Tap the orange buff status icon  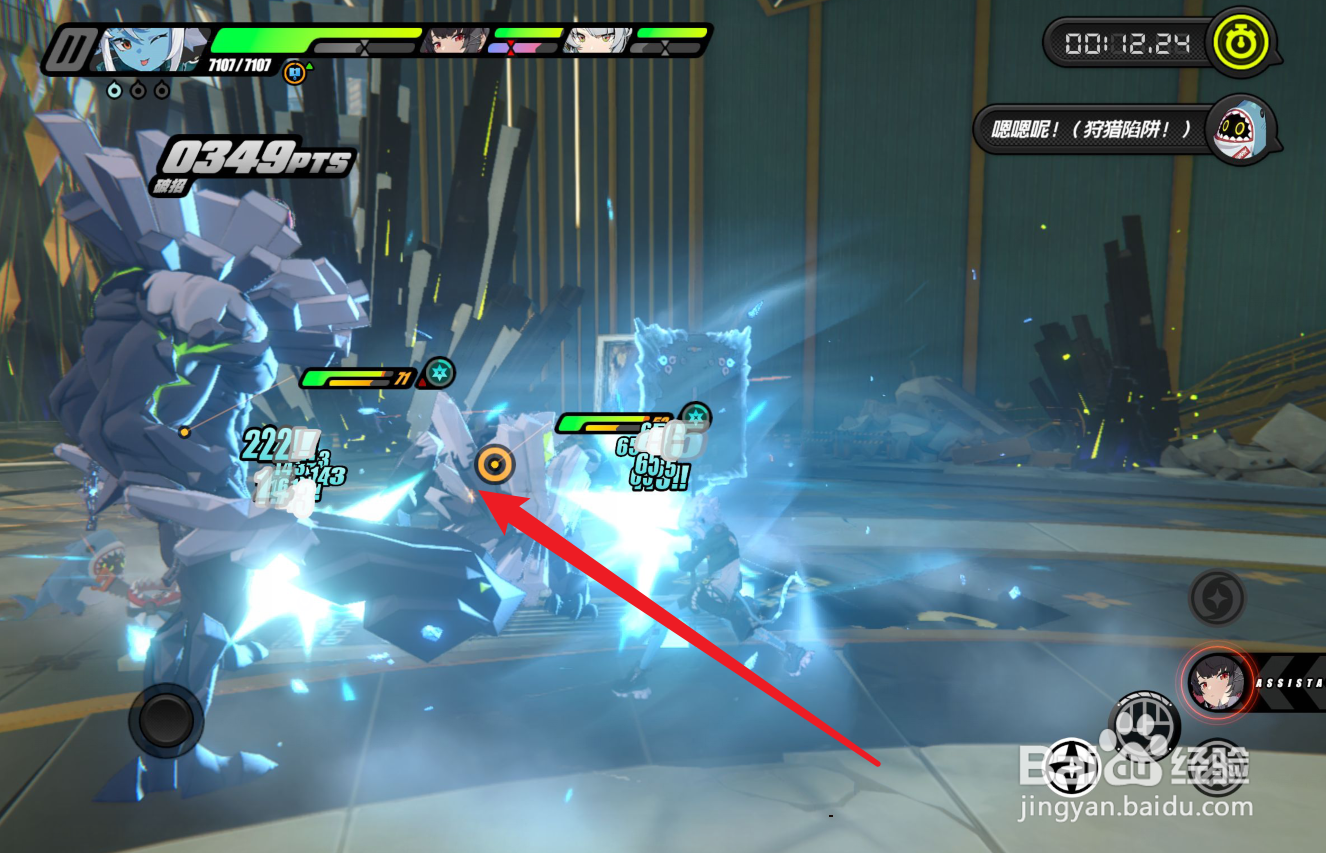pyautogui.click(x=295, y=73)
